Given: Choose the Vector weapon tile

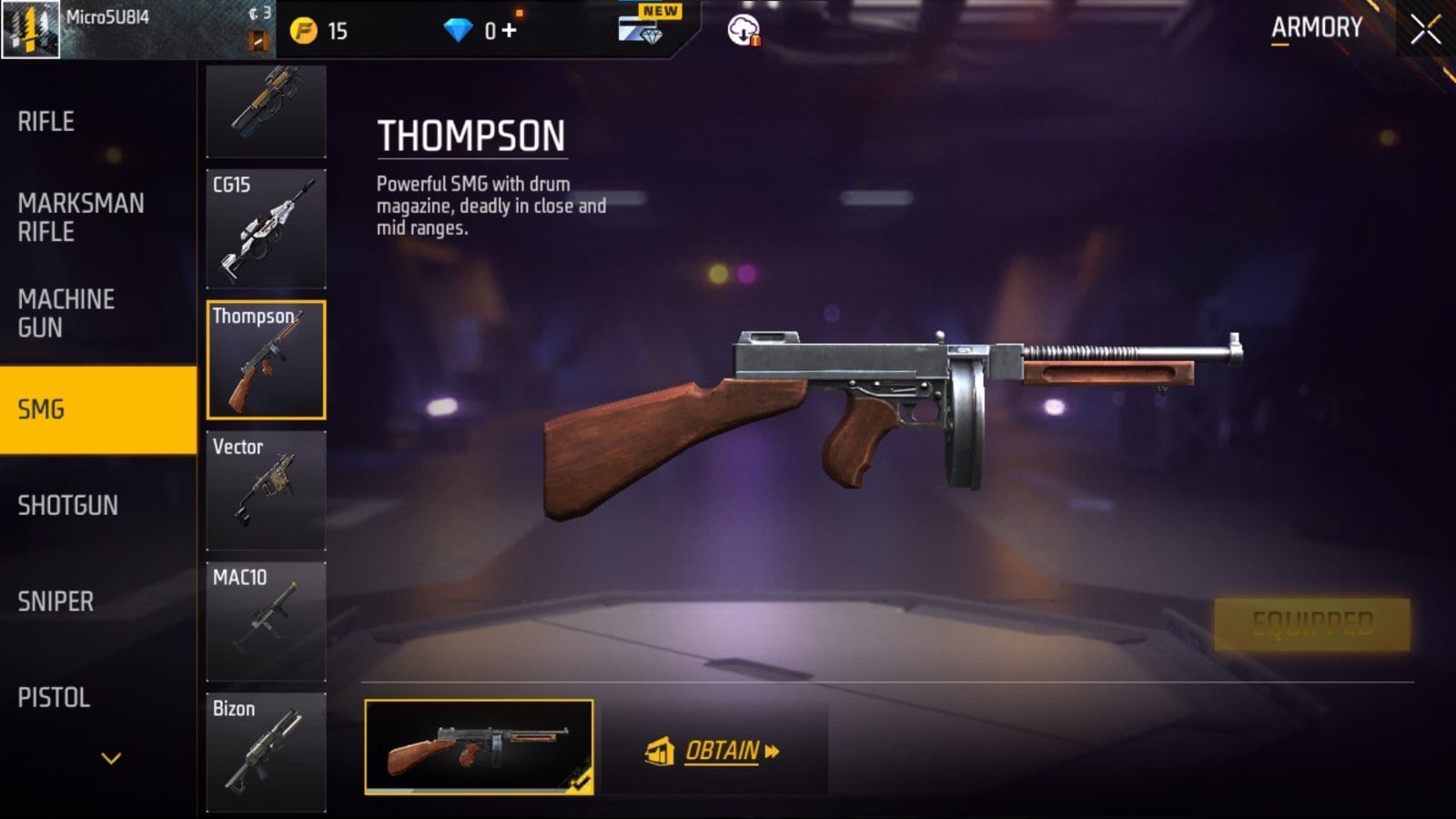Looking at the screenshot, I should (266, 490).
